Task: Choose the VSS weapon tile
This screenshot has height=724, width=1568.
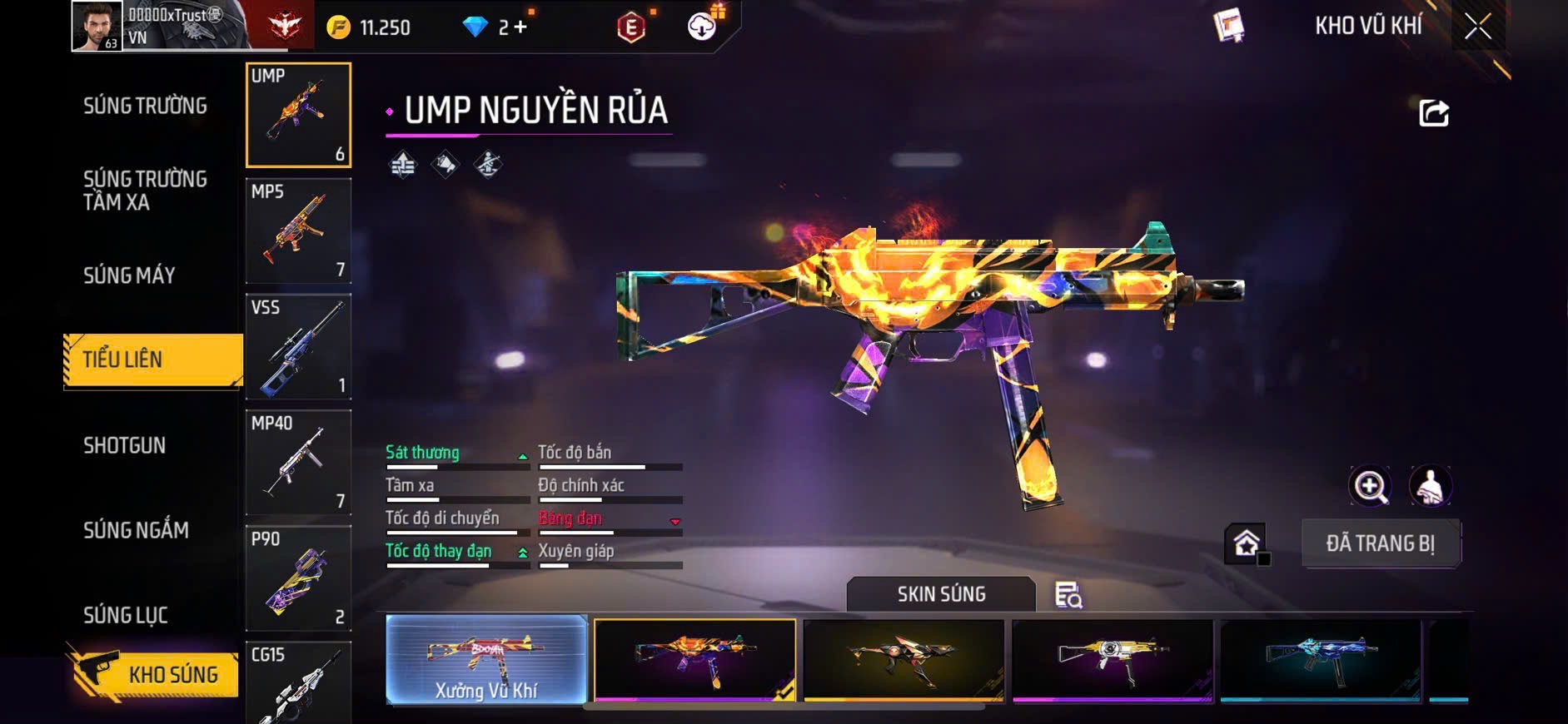Action: (x=298, y=346)
